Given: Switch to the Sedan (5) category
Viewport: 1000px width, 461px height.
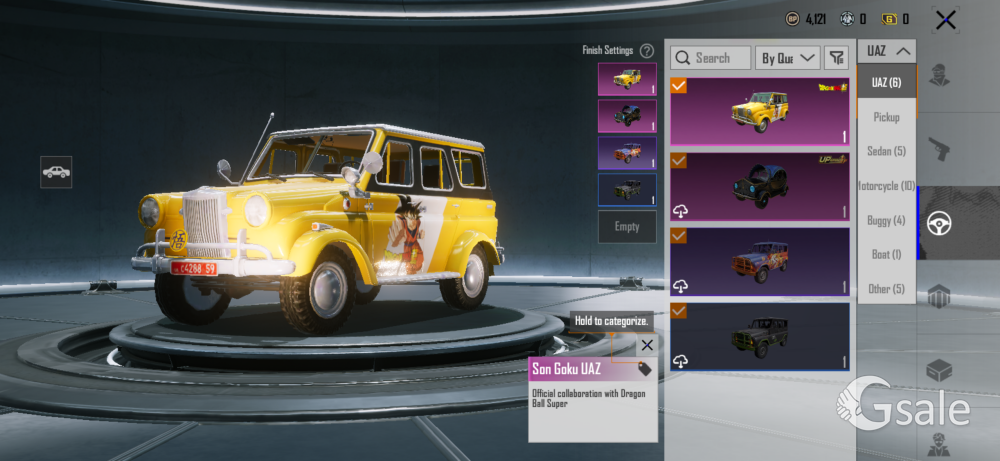Looking at the screenshot, I should coord(886,151).
